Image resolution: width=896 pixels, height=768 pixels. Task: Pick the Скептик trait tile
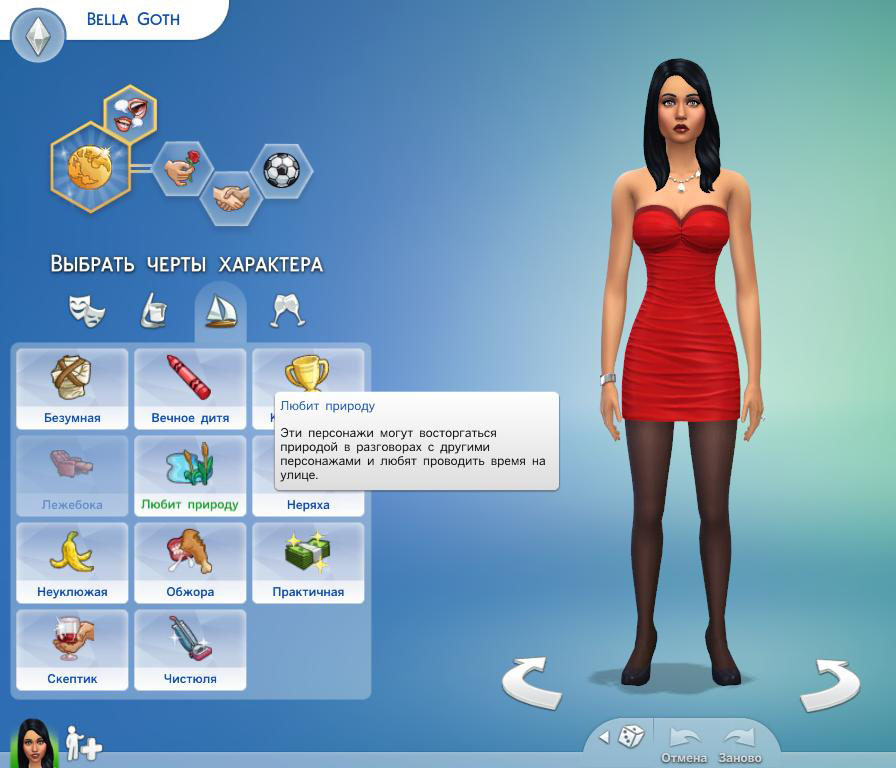pyautogui.click(x=72, y=650)
